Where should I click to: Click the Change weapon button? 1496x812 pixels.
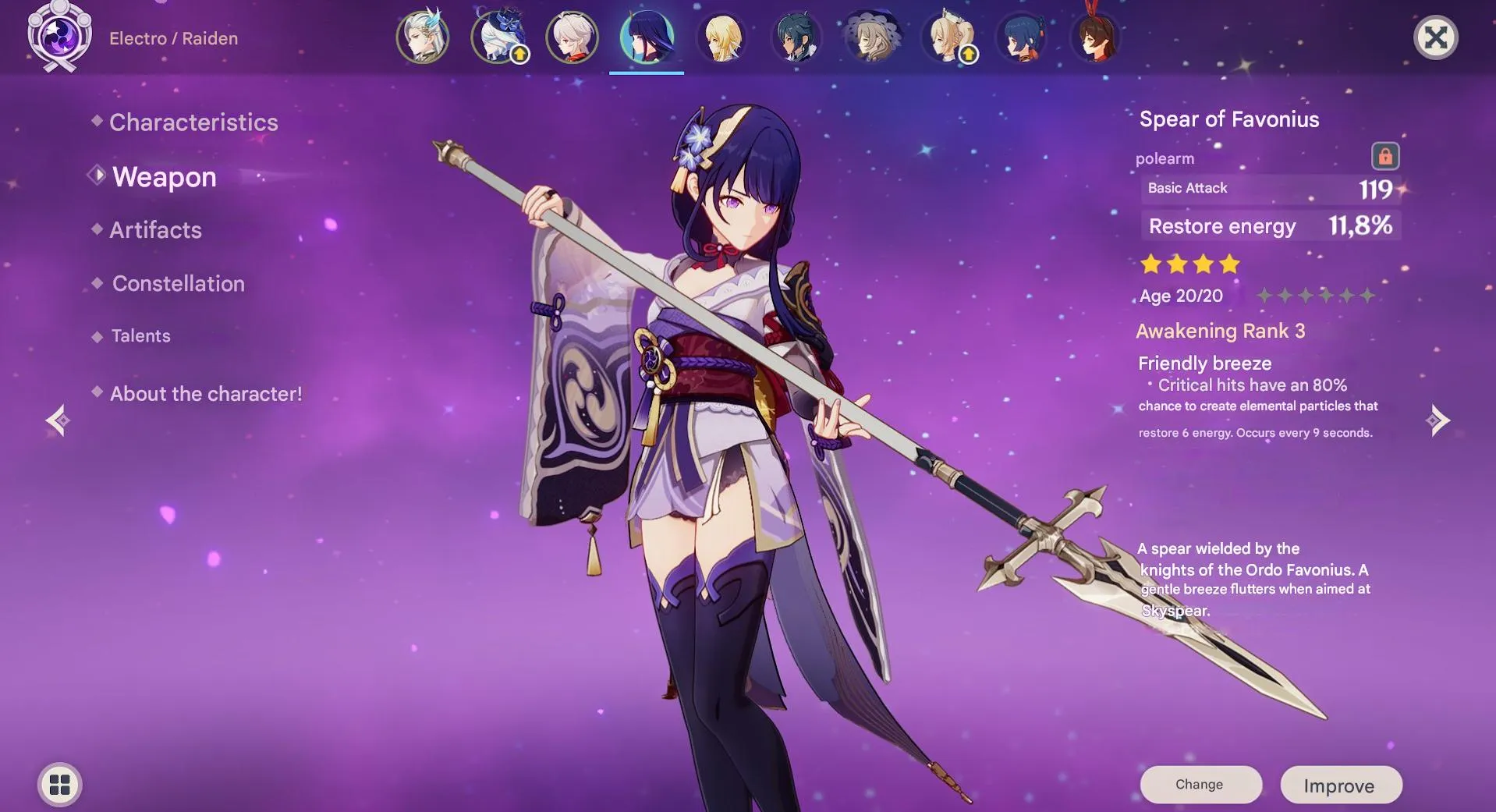1200,785
